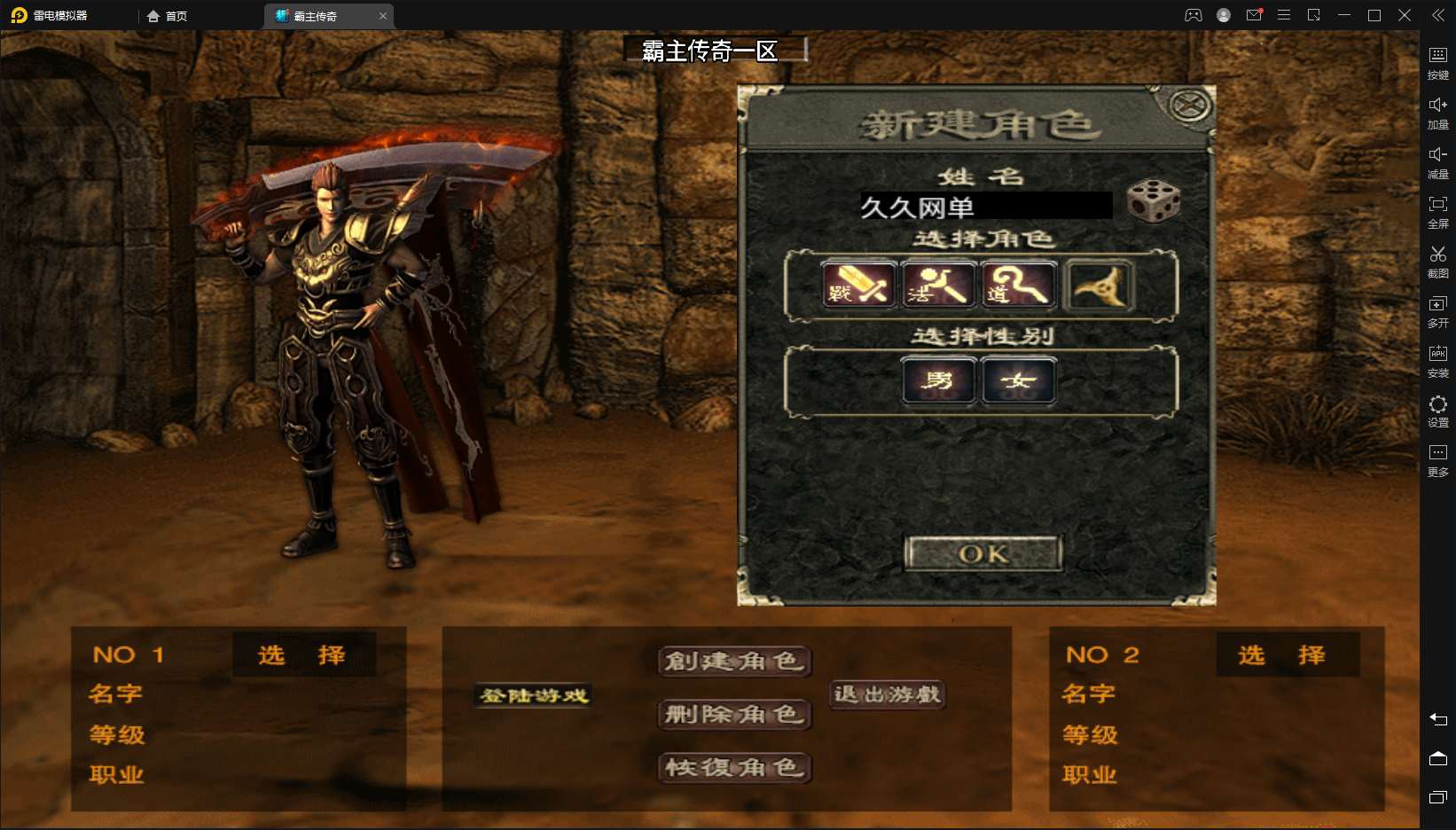Roll the dice for a random name
1456x830 pixels.
tap(1153, 201)
